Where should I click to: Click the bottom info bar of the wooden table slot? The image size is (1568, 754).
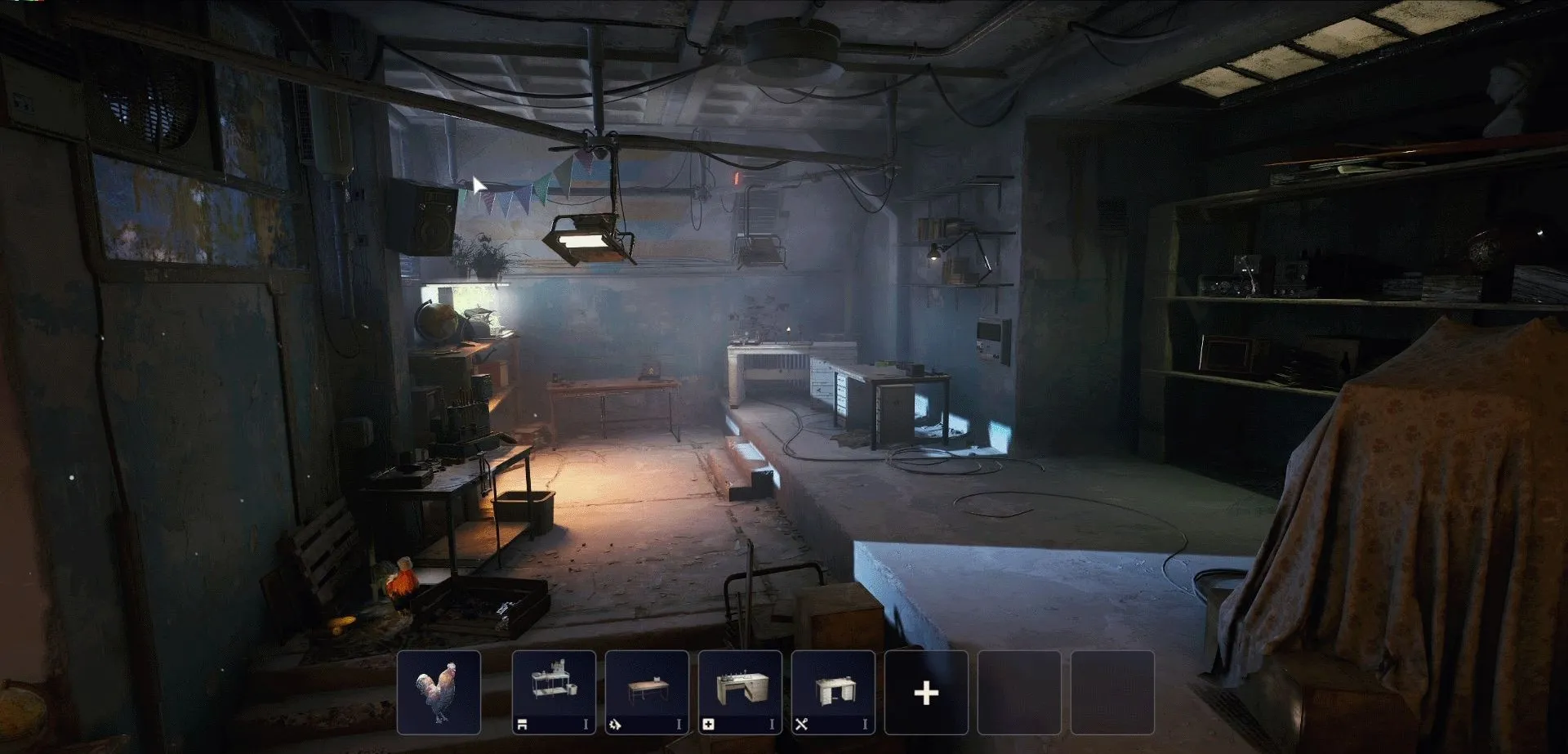click(647, 722)
